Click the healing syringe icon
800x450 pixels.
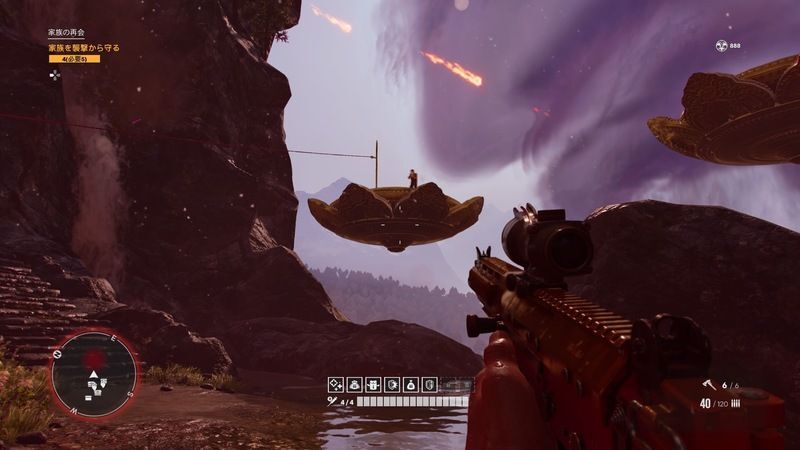point(332,401)
